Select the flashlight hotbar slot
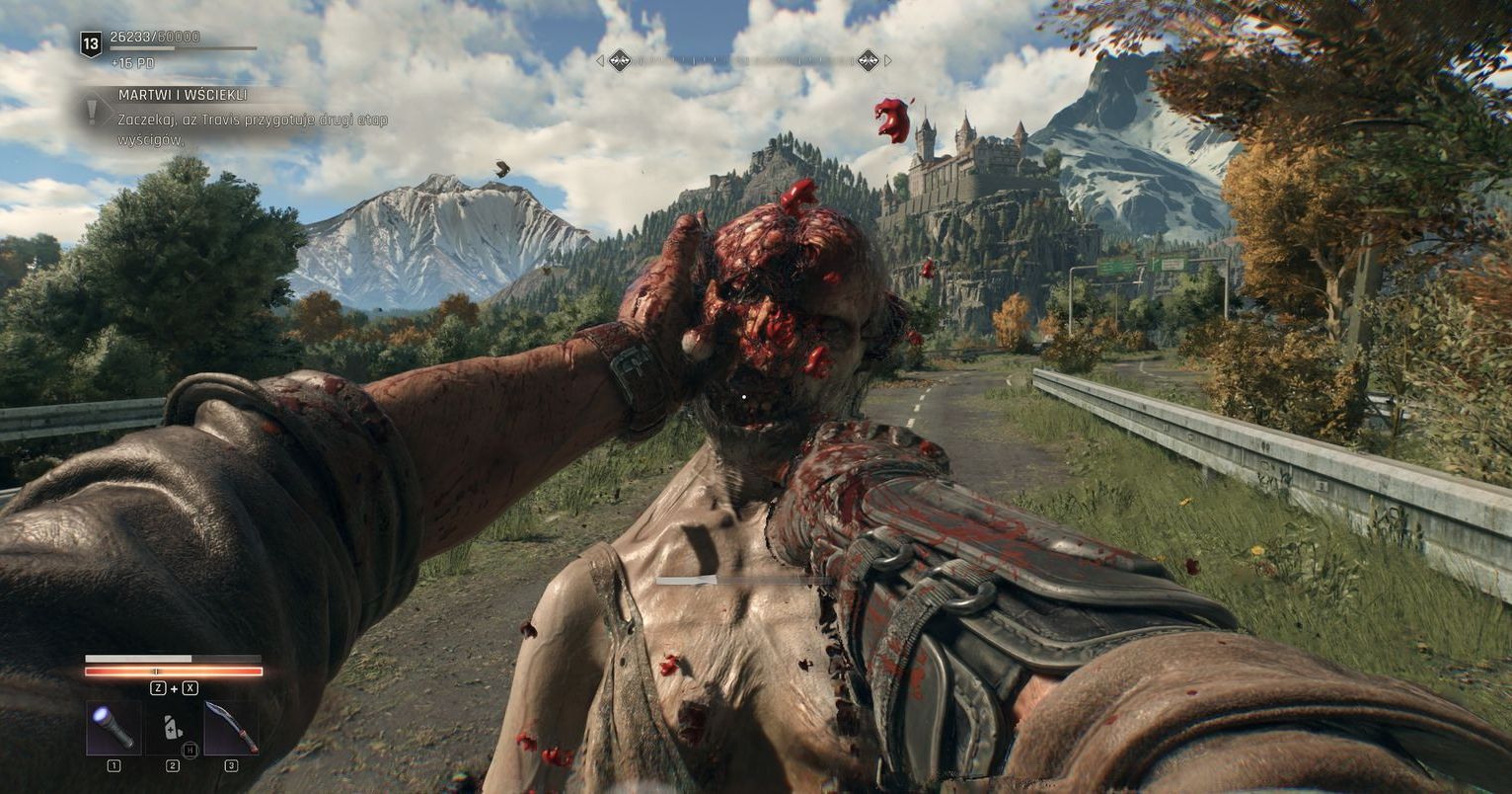Screen dimensions: 1512x794 pyautogui.click(x=113, y=729)
